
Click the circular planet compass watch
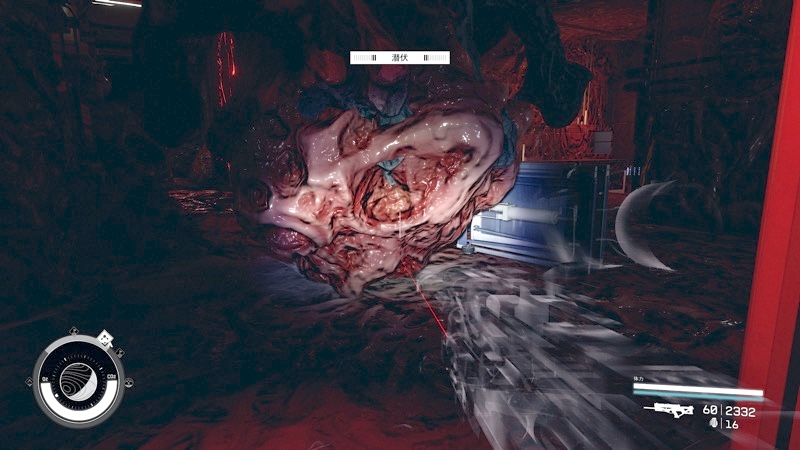(x=78, y=380)
